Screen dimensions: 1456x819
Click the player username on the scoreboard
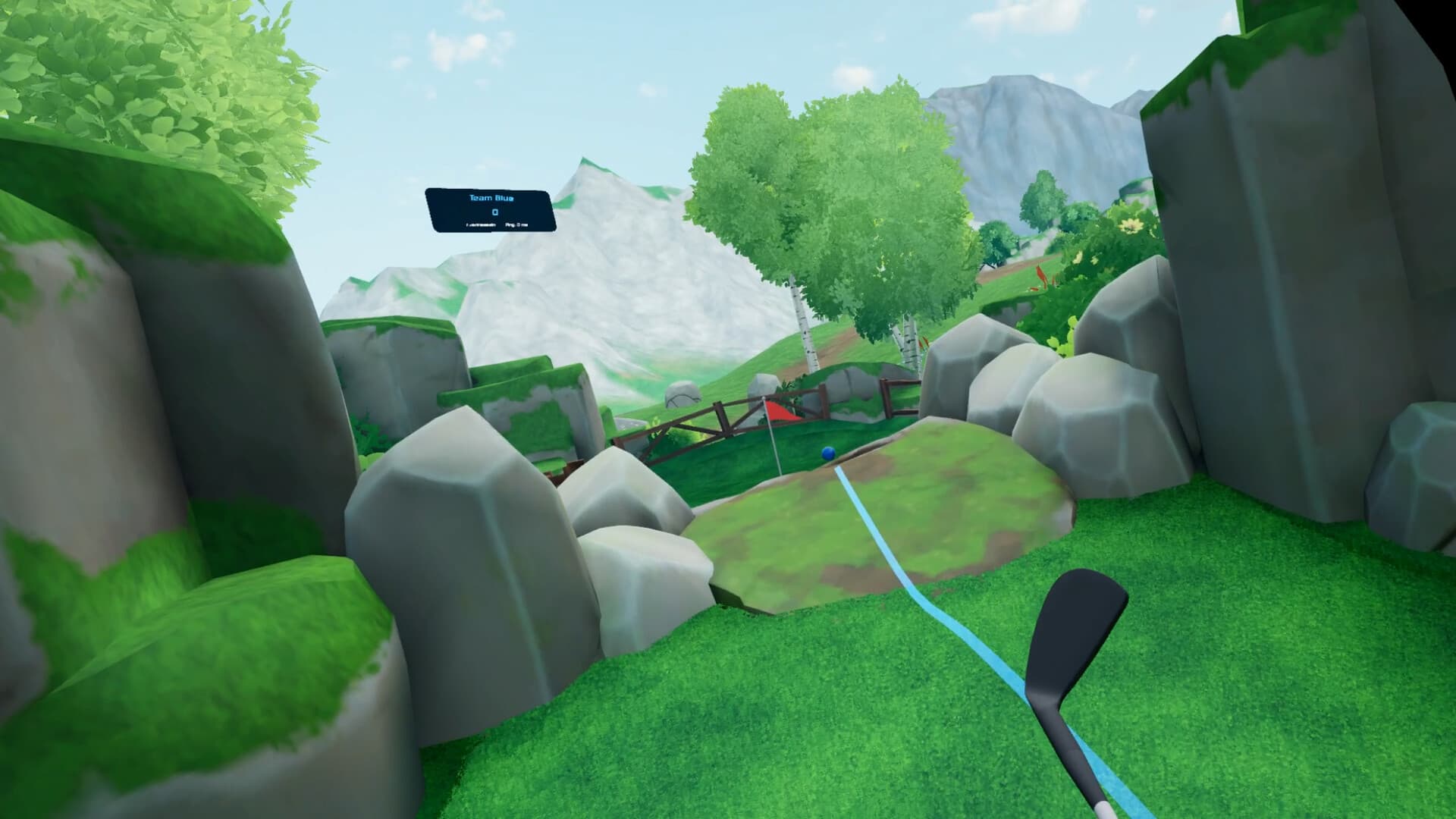tap(480, 225)
